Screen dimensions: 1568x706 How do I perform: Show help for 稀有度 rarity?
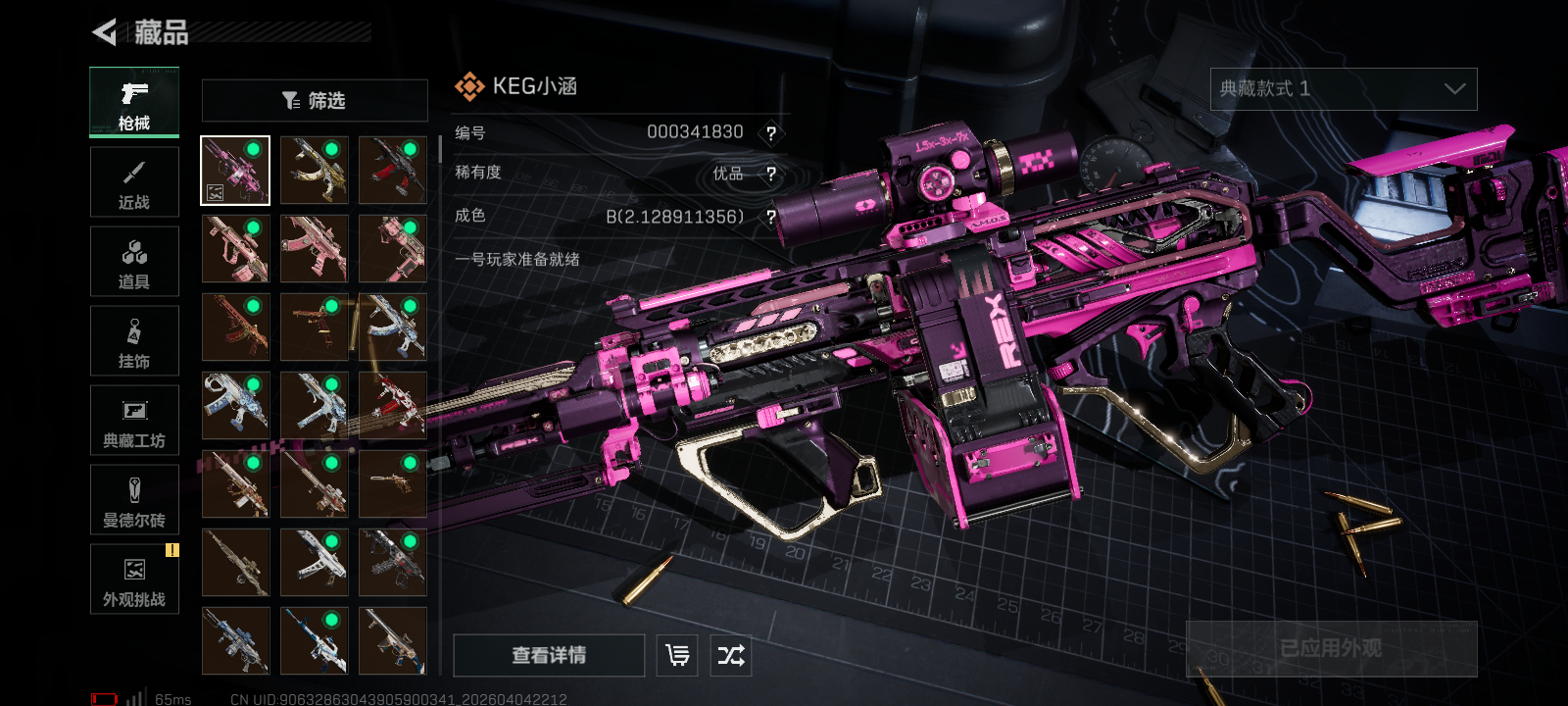[771, 174]
